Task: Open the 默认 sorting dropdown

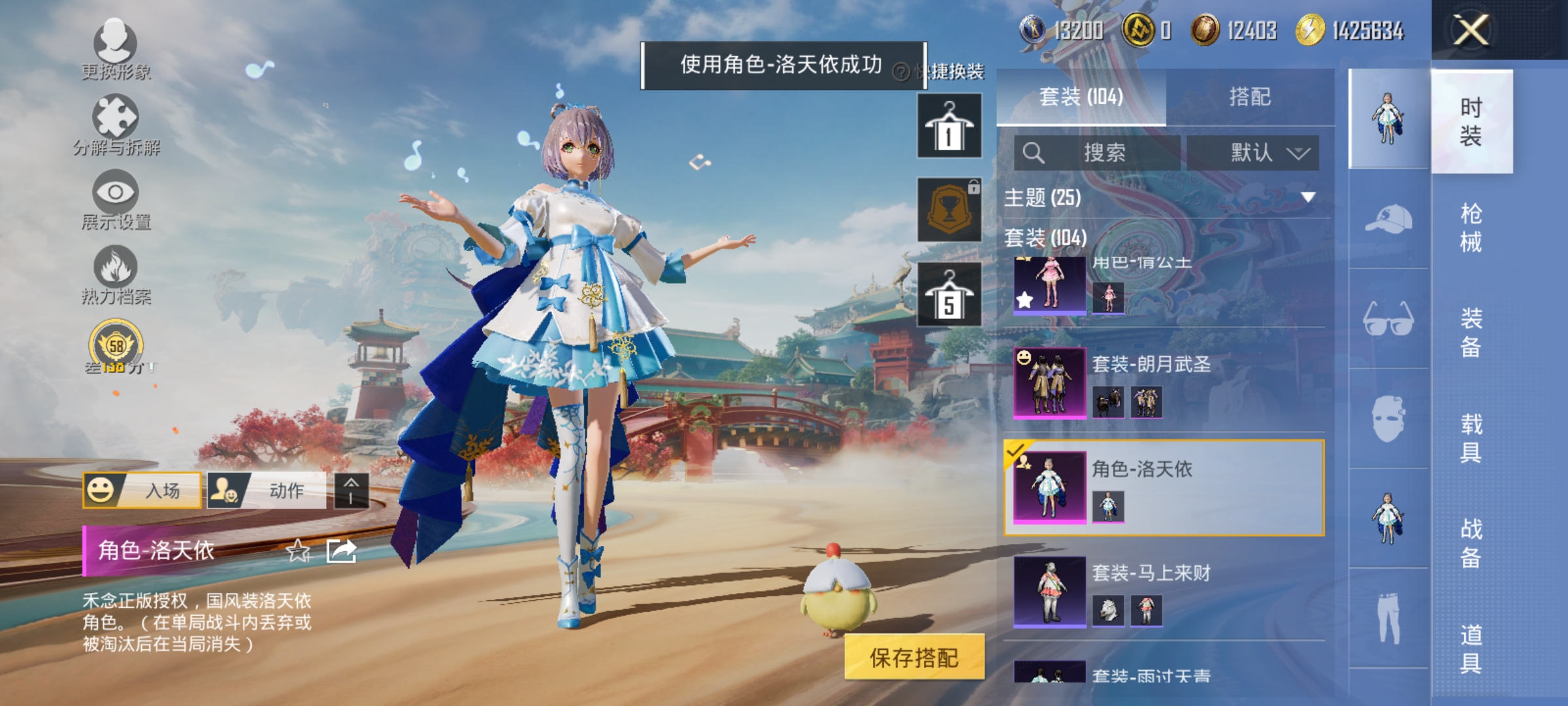Action: (x=1251, y=152)
